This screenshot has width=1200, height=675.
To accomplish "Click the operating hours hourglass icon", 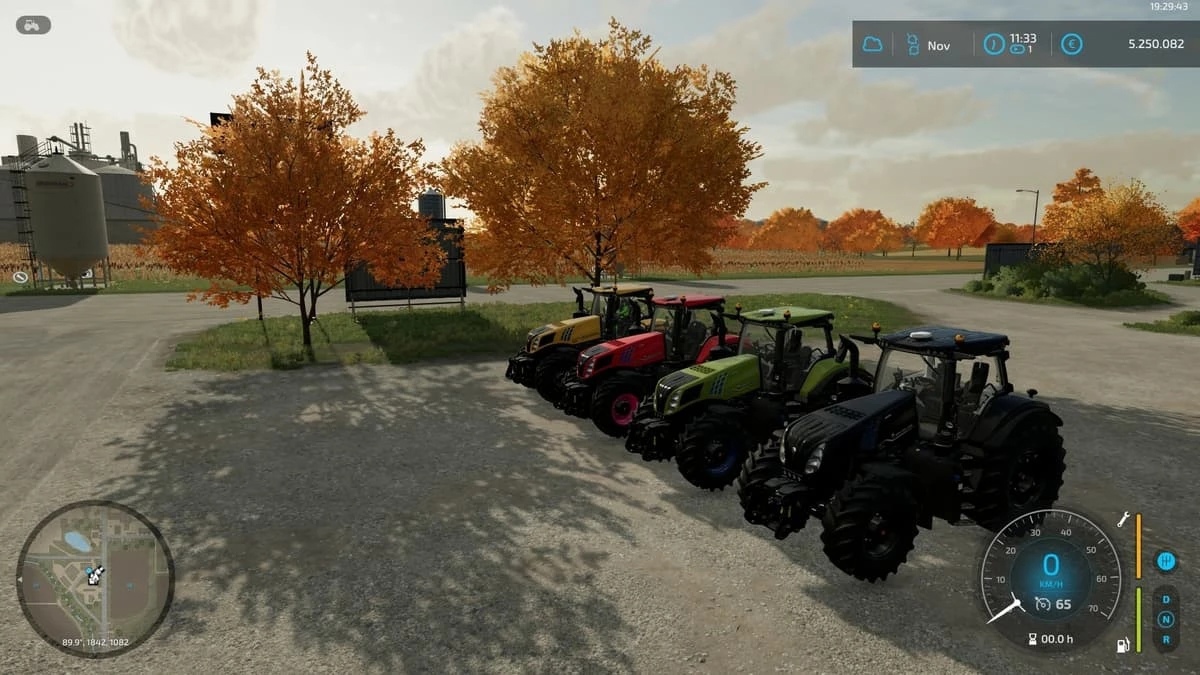I will 1032,638.
